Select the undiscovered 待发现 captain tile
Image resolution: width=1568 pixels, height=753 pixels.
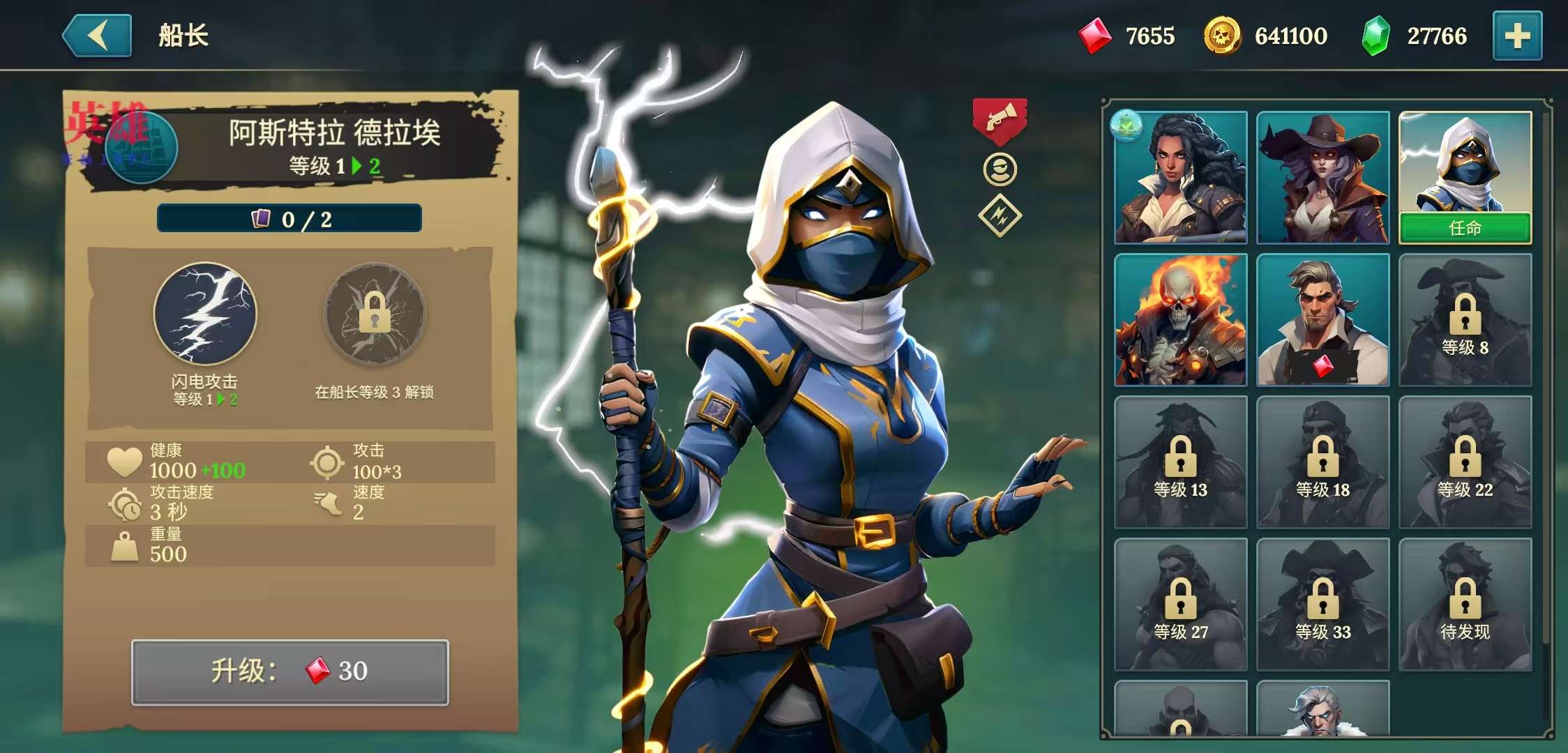pyautogui.click(x=1465, y=604)
